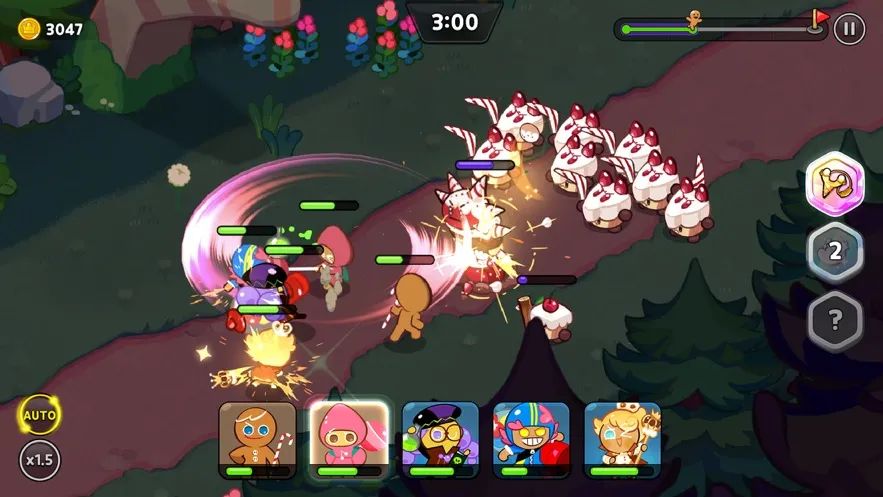Screen dimensions: 883x497
Task: Use the blonde crowned cookie's skill
Action: (622, 439)
